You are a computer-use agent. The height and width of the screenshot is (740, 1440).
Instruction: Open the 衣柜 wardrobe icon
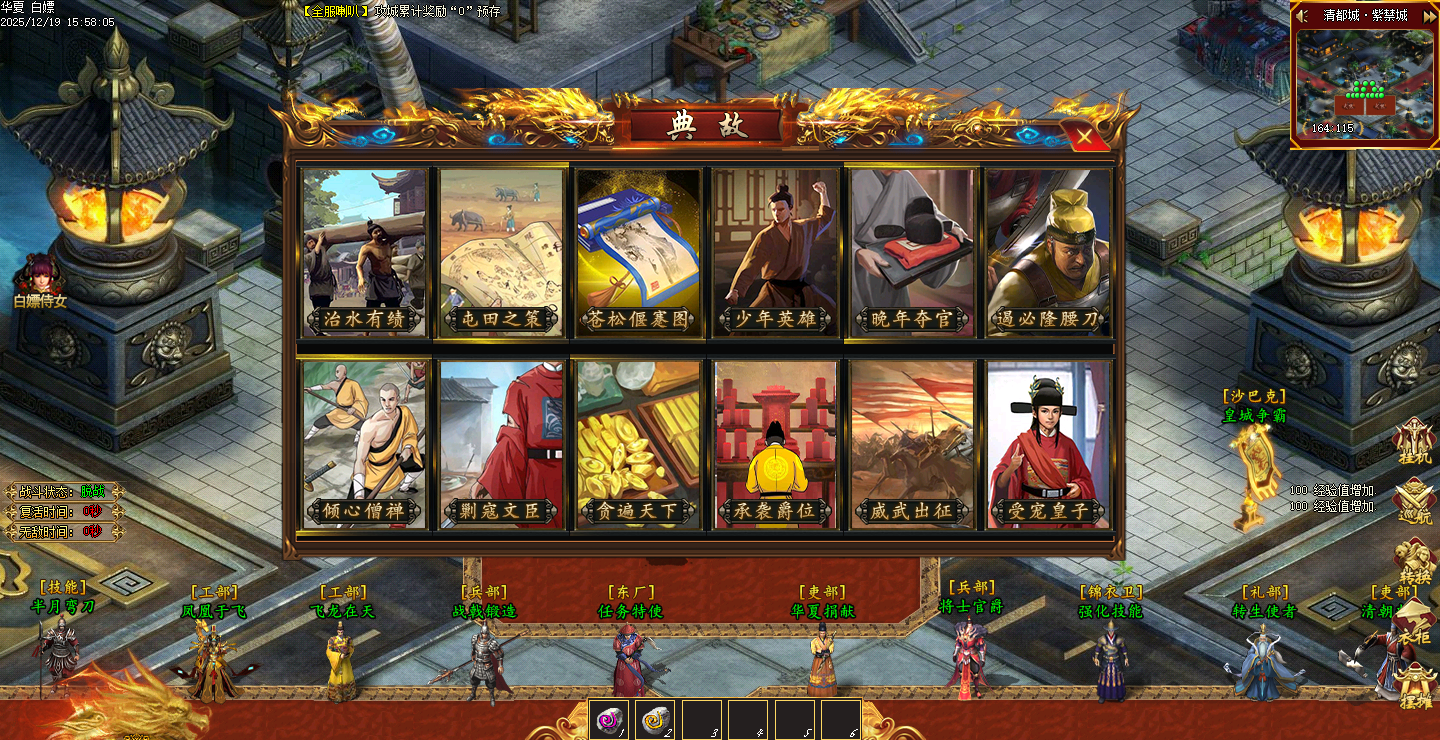[1414, 625]
